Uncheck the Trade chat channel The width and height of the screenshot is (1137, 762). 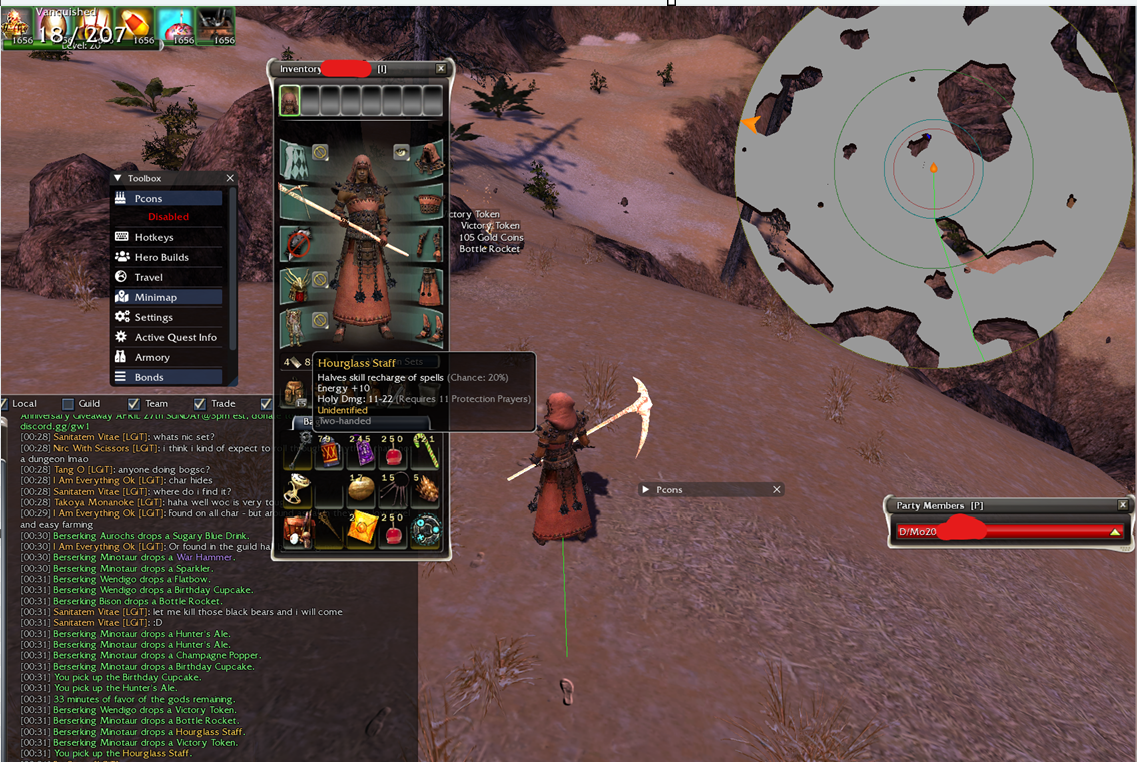coord(200,404)
